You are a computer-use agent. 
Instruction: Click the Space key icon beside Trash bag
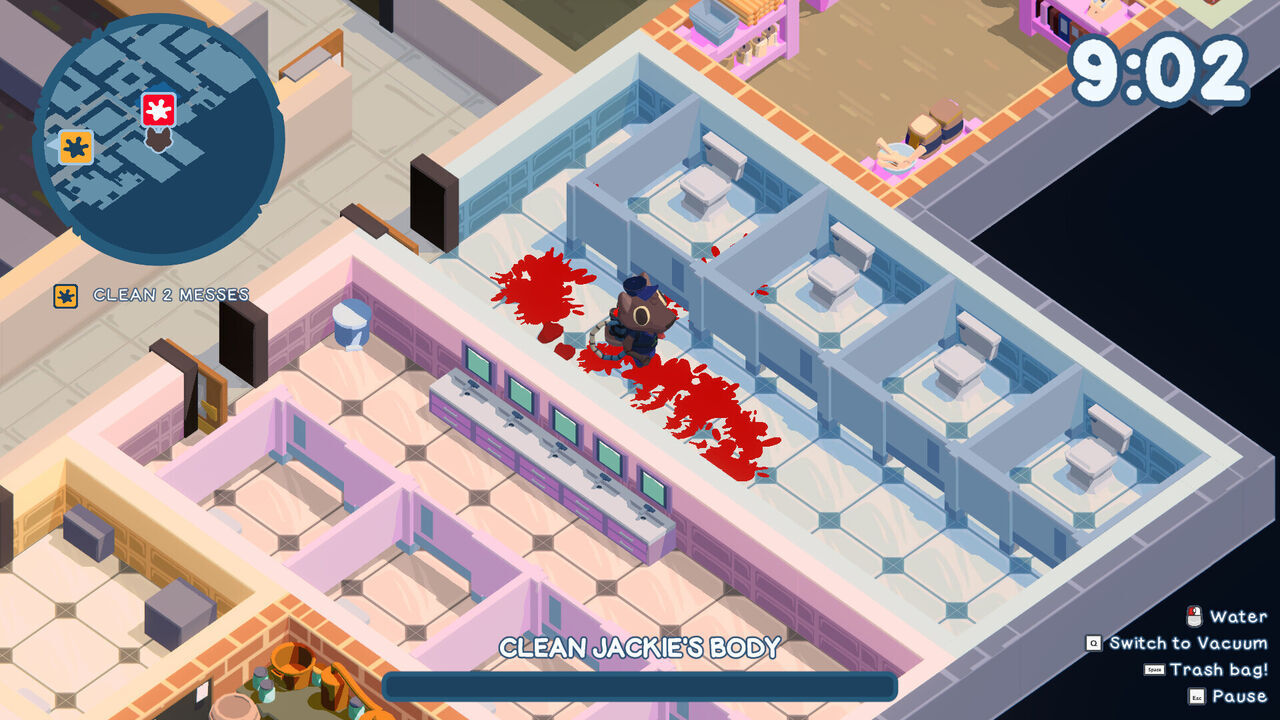tap(1152, 668)
